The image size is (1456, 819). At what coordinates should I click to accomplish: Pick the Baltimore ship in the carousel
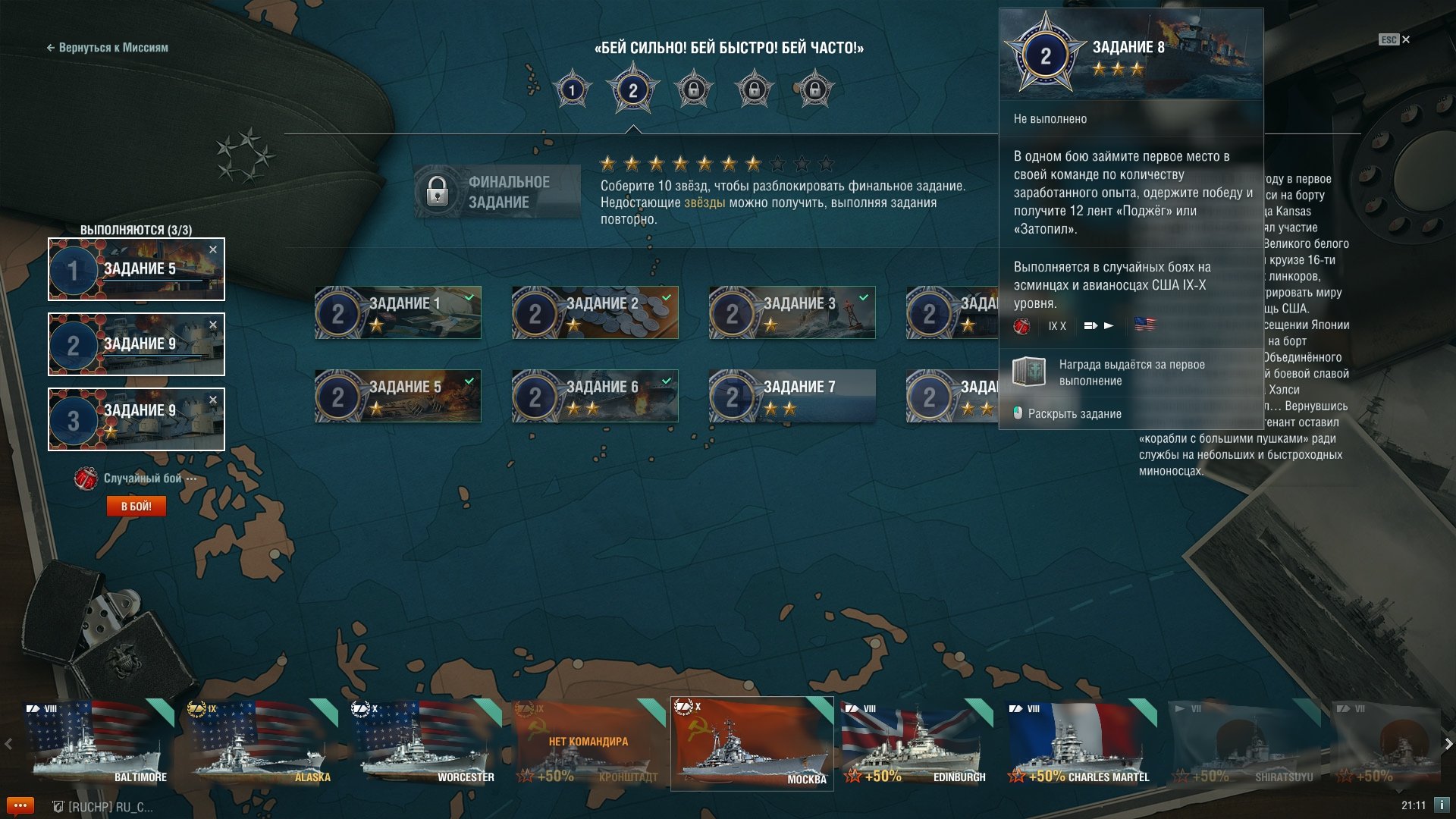(98, 743)
